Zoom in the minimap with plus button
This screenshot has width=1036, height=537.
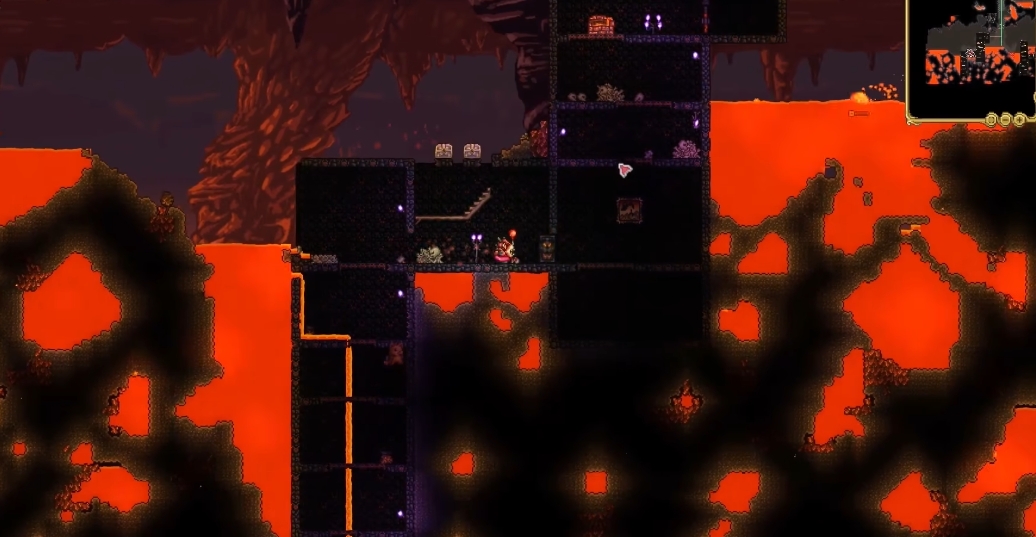[1018, 119]
